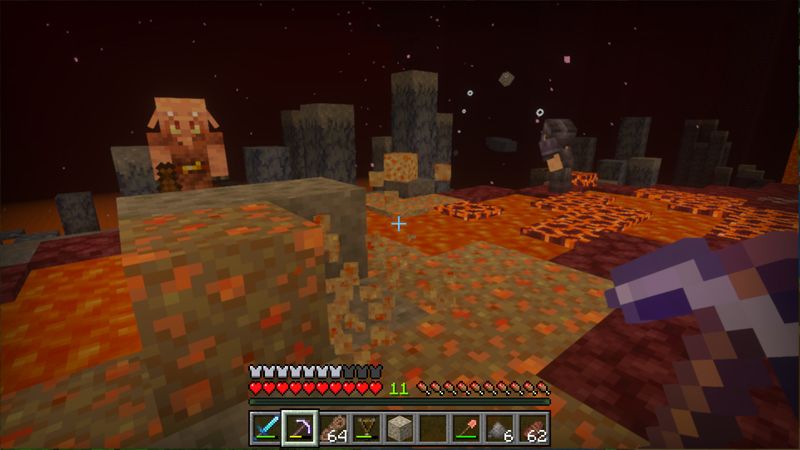The height and width of the screenshot is (450, 800).
Task: Choose the gray item stack of 6
Action: click(x=501, y=429)
